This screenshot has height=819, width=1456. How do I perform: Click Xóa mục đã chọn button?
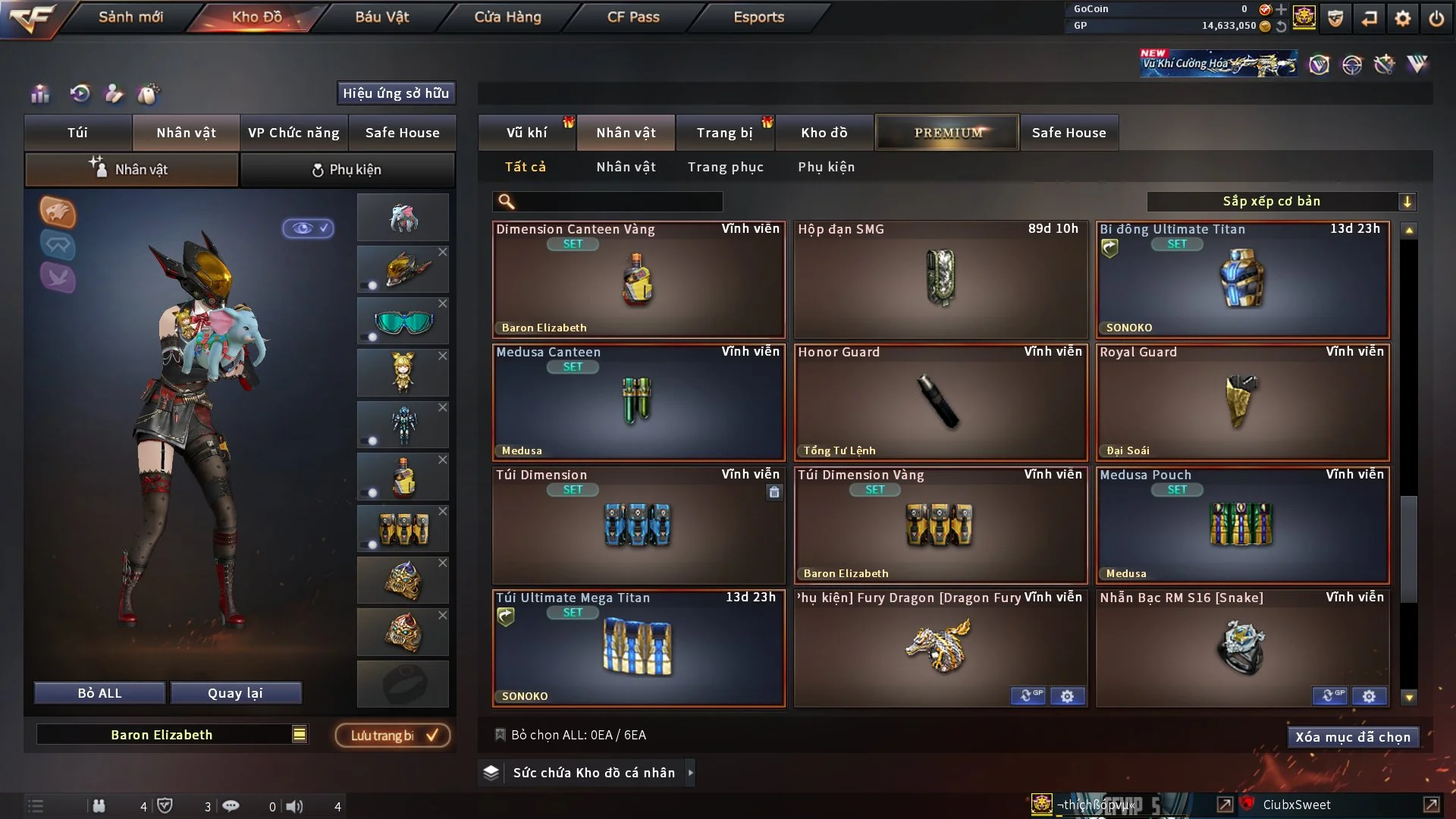1352,737
